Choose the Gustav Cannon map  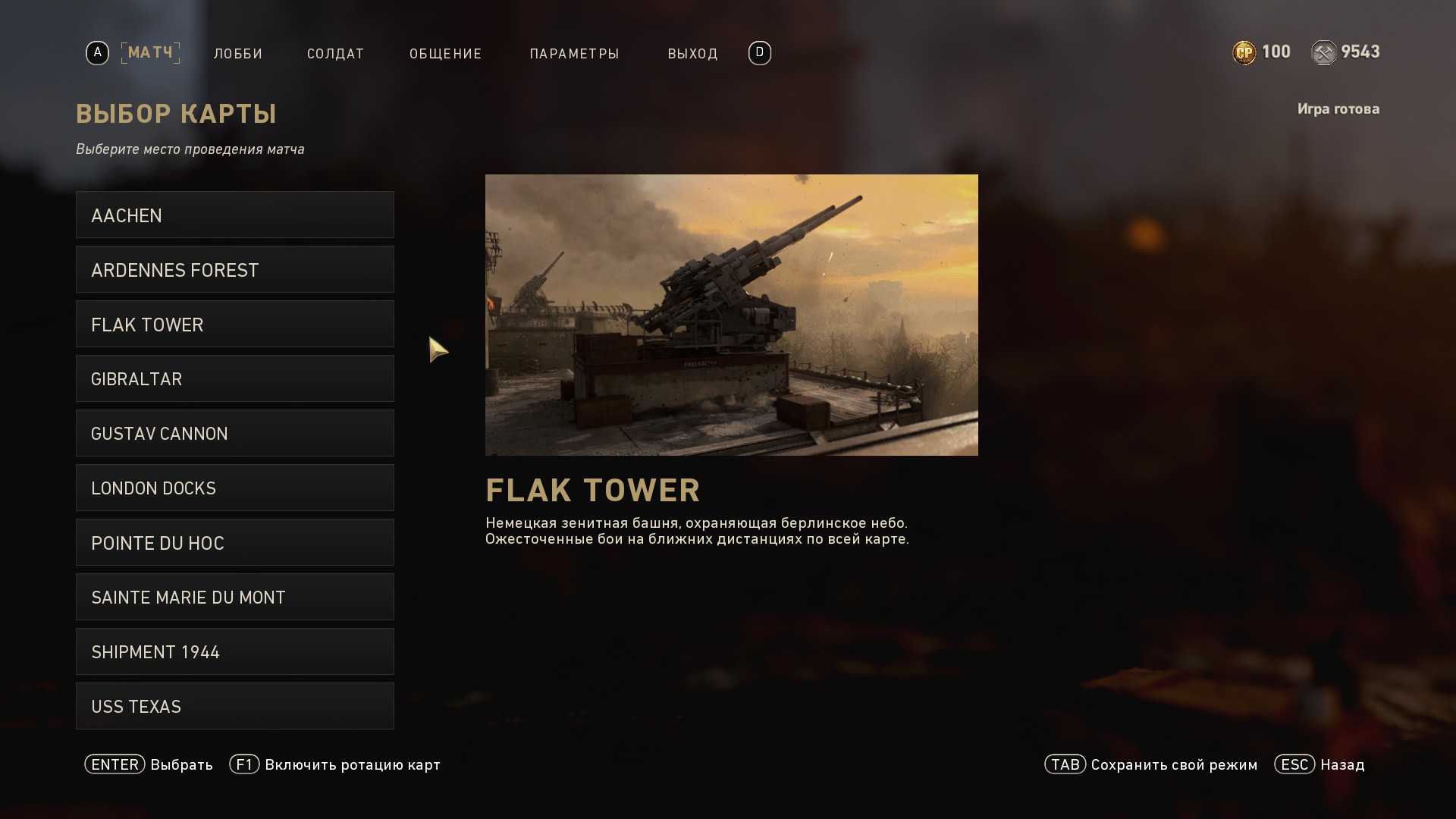pos(234,434)
